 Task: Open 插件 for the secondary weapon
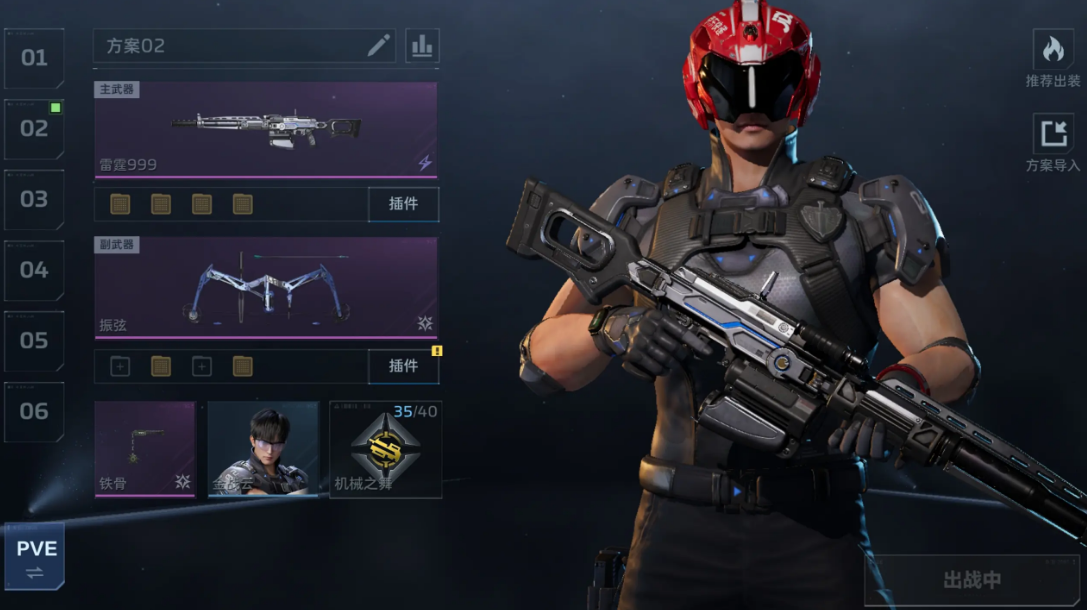[403, 366]
